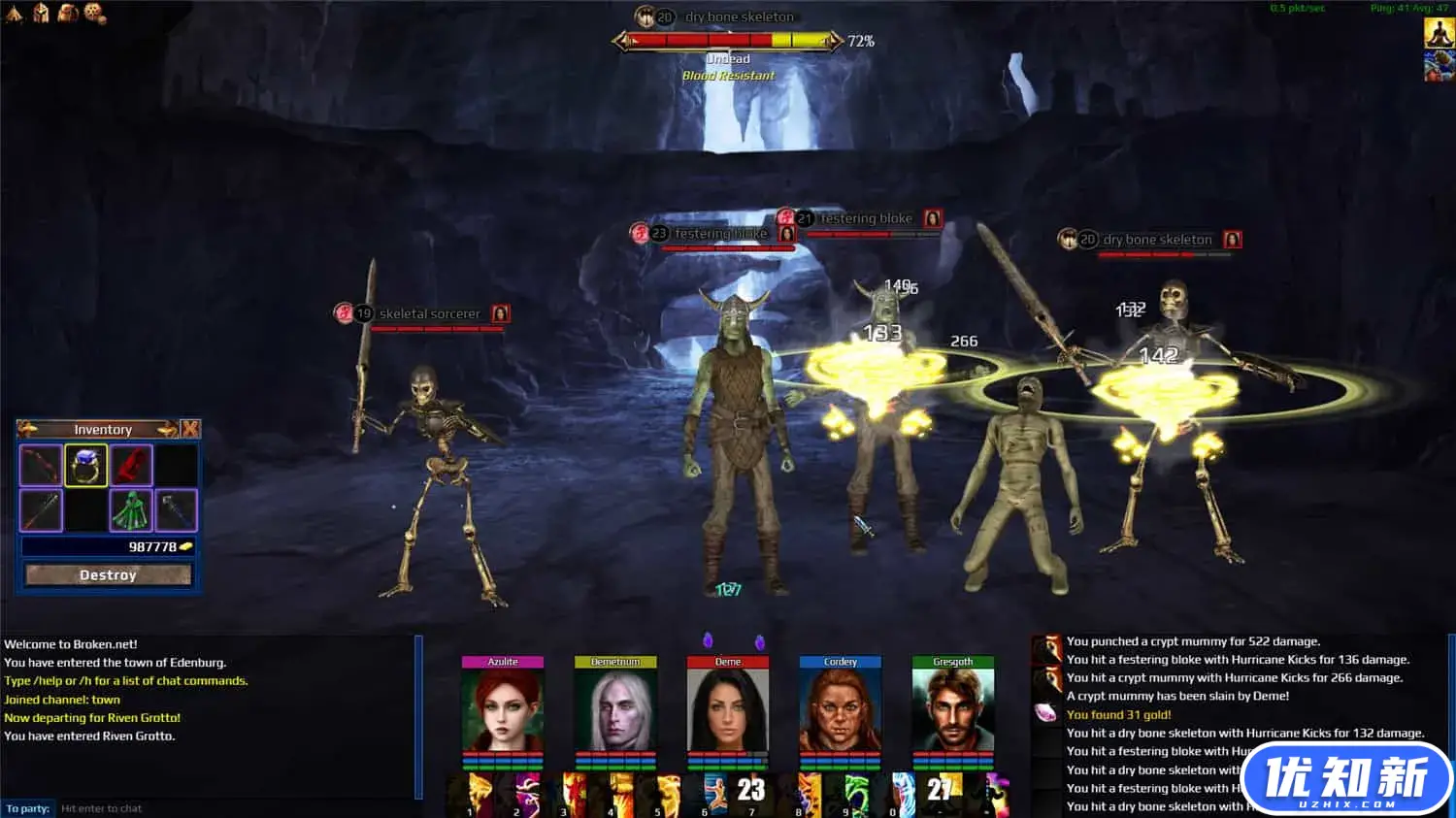Click the meditating figure buff icon
Viewport: 1456px width, 818px height.
(1438, 32)
